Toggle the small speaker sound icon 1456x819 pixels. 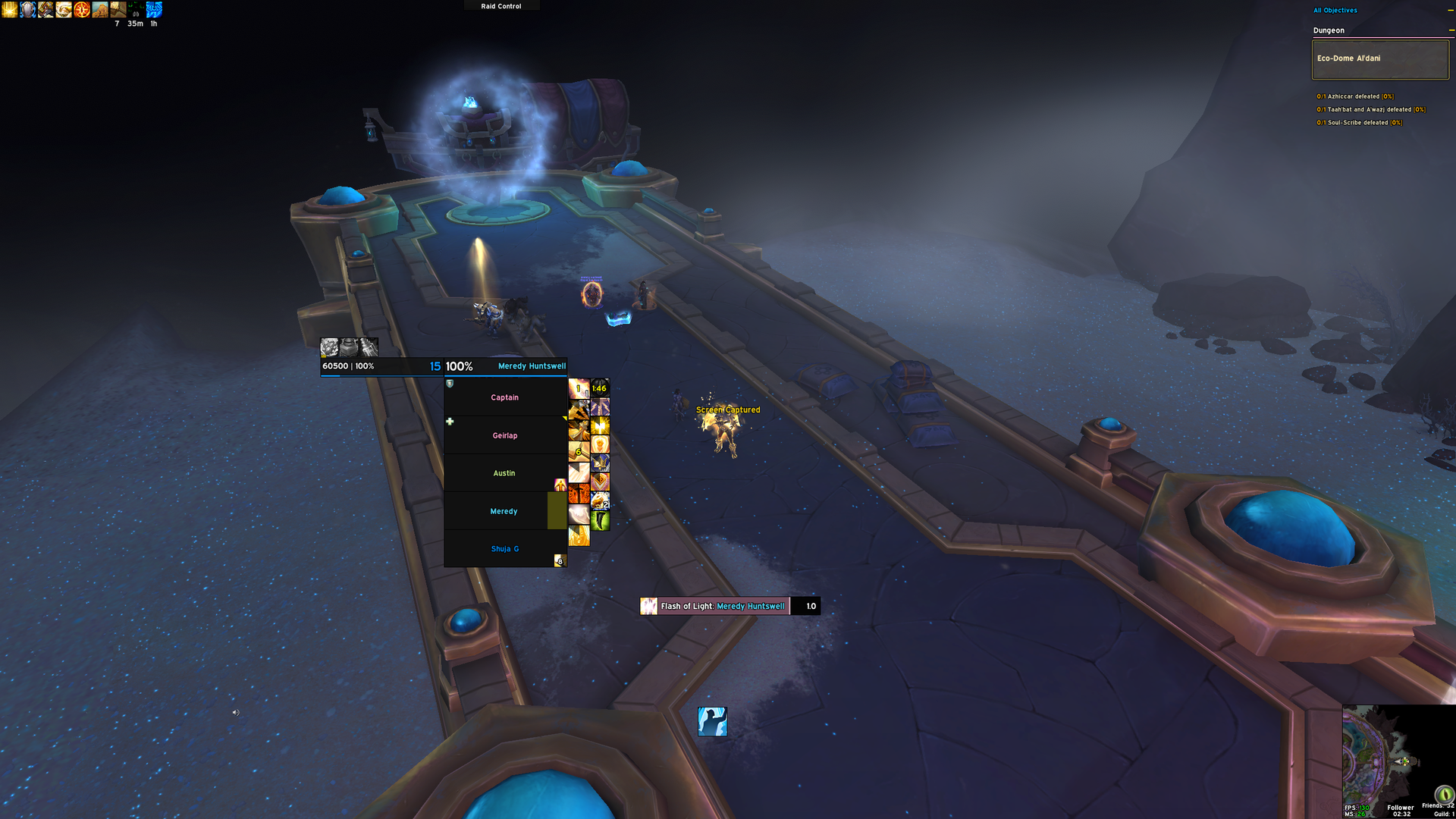(235, 713)
